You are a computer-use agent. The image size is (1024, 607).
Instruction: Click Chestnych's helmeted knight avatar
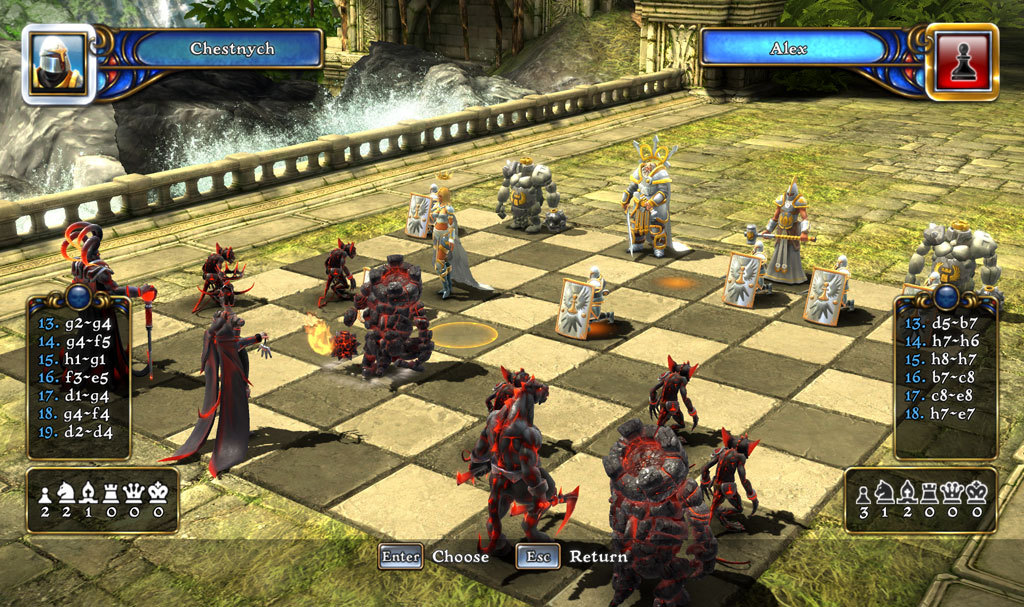[58, 63]
